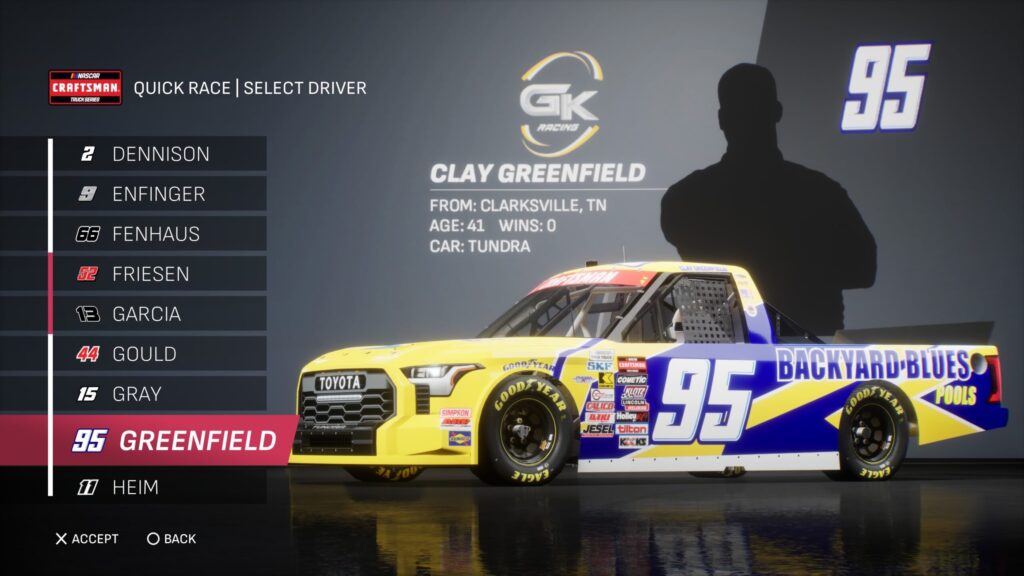The image size is (1024, 576).
Task: Choose Enfinger from the driver list
Action: click(x=158, y=194)
